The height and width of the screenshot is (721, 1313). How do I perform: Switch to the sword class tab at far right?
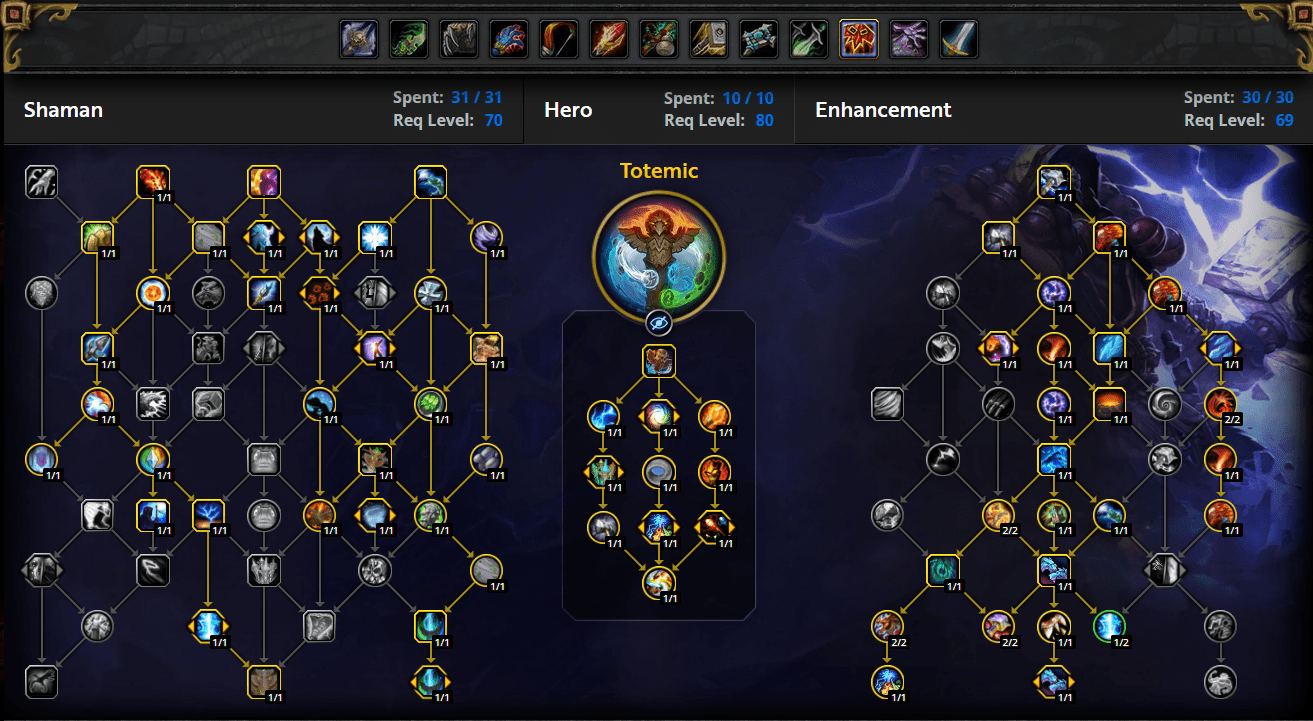pos(958,39)
